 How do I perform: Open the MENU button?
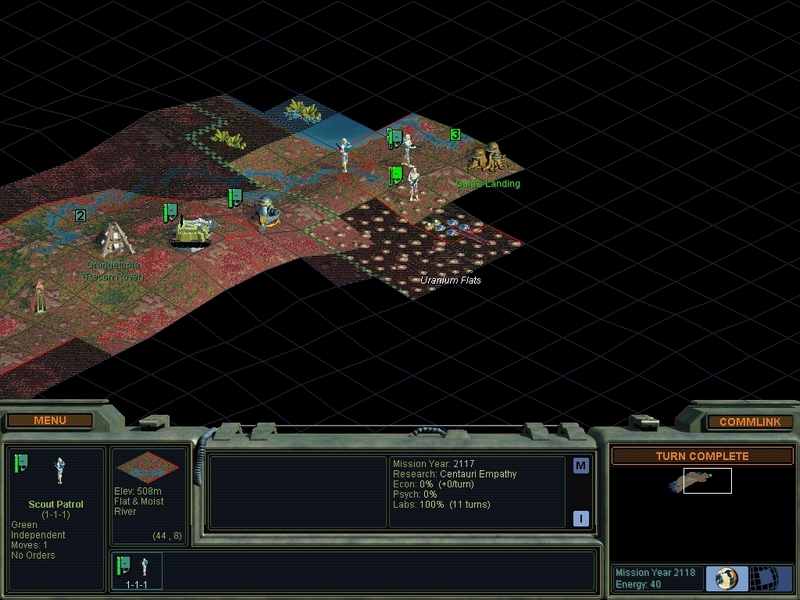click(x=49, y=421)
